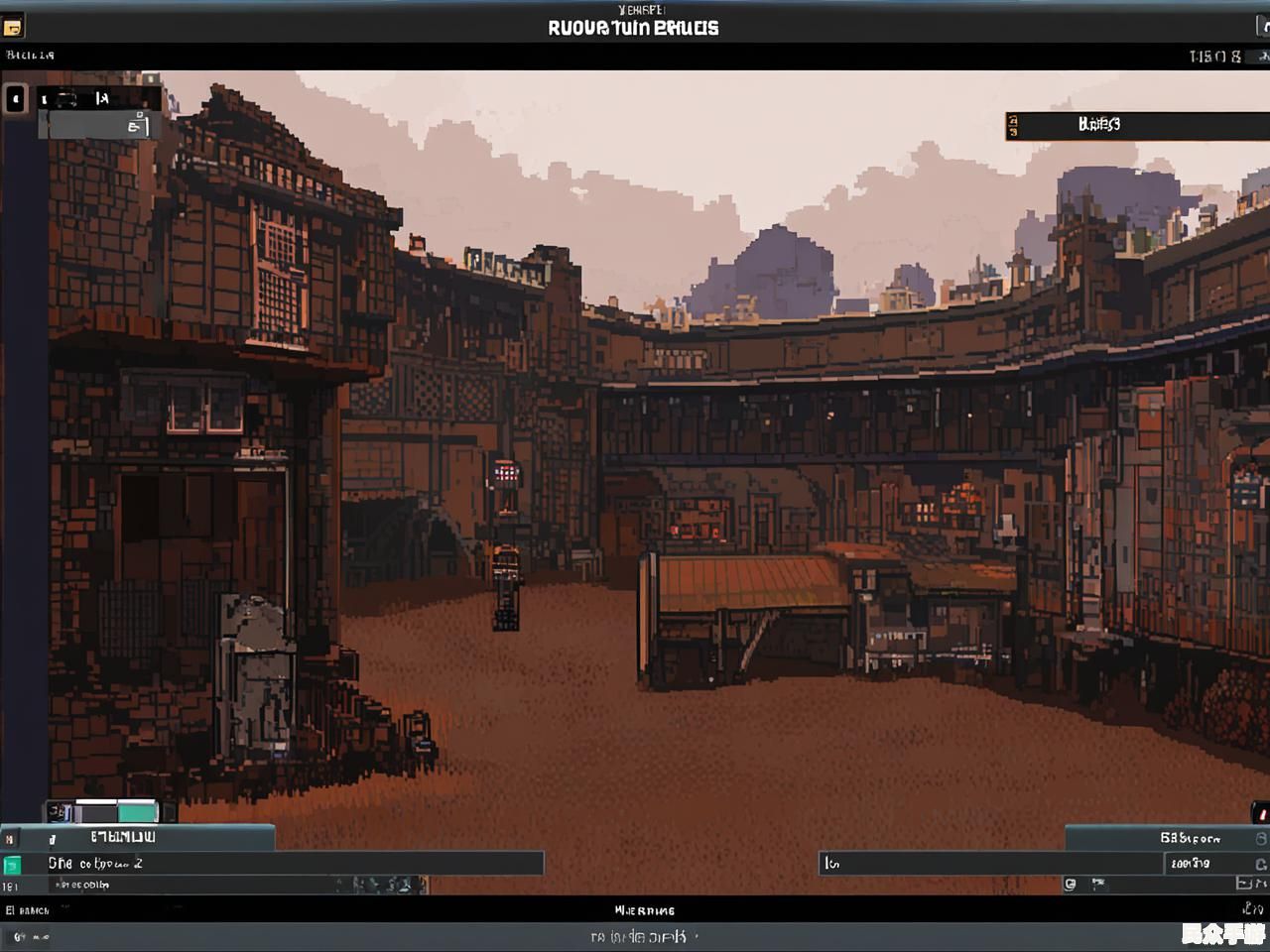
Task: Click the green square icon beside the bottom-left text row
Action: point(12,865)
